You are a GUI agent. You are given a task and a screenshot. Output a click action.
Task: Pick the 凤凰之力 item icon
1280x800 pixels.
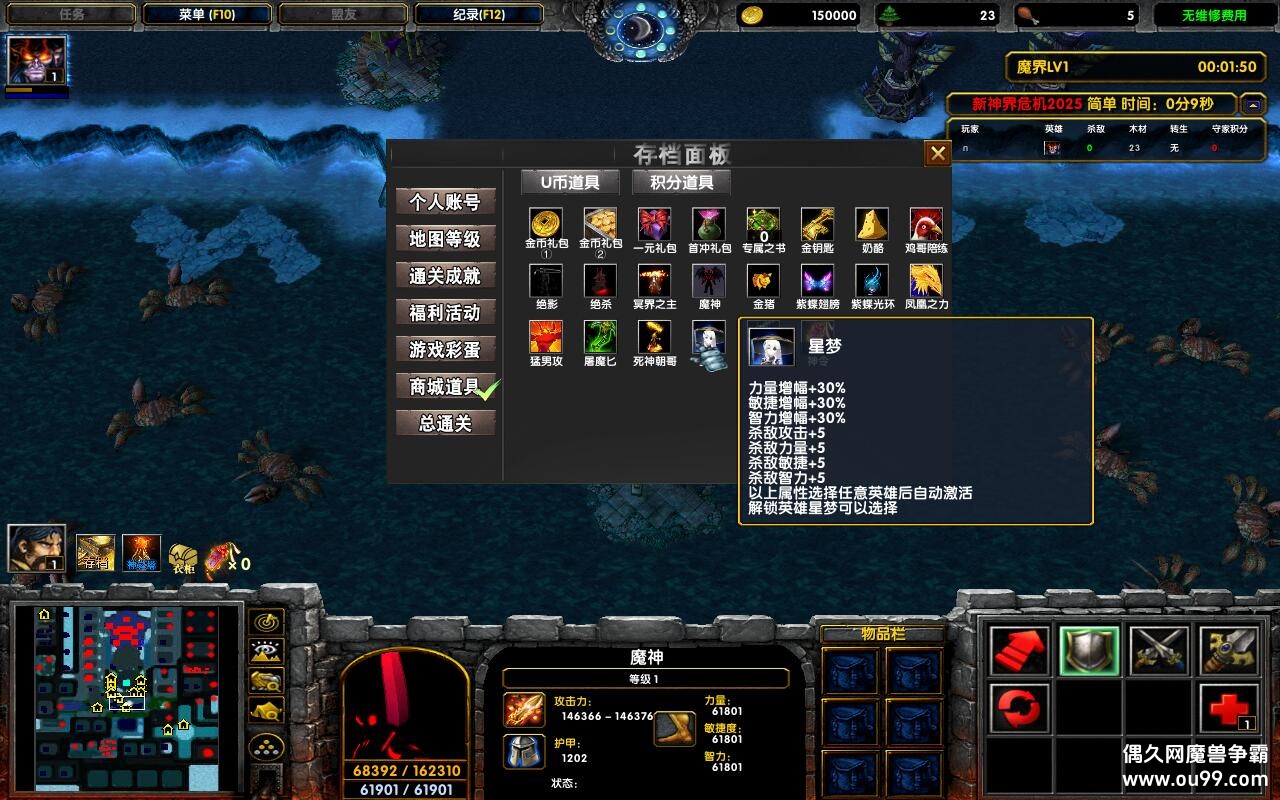(926, 281)
